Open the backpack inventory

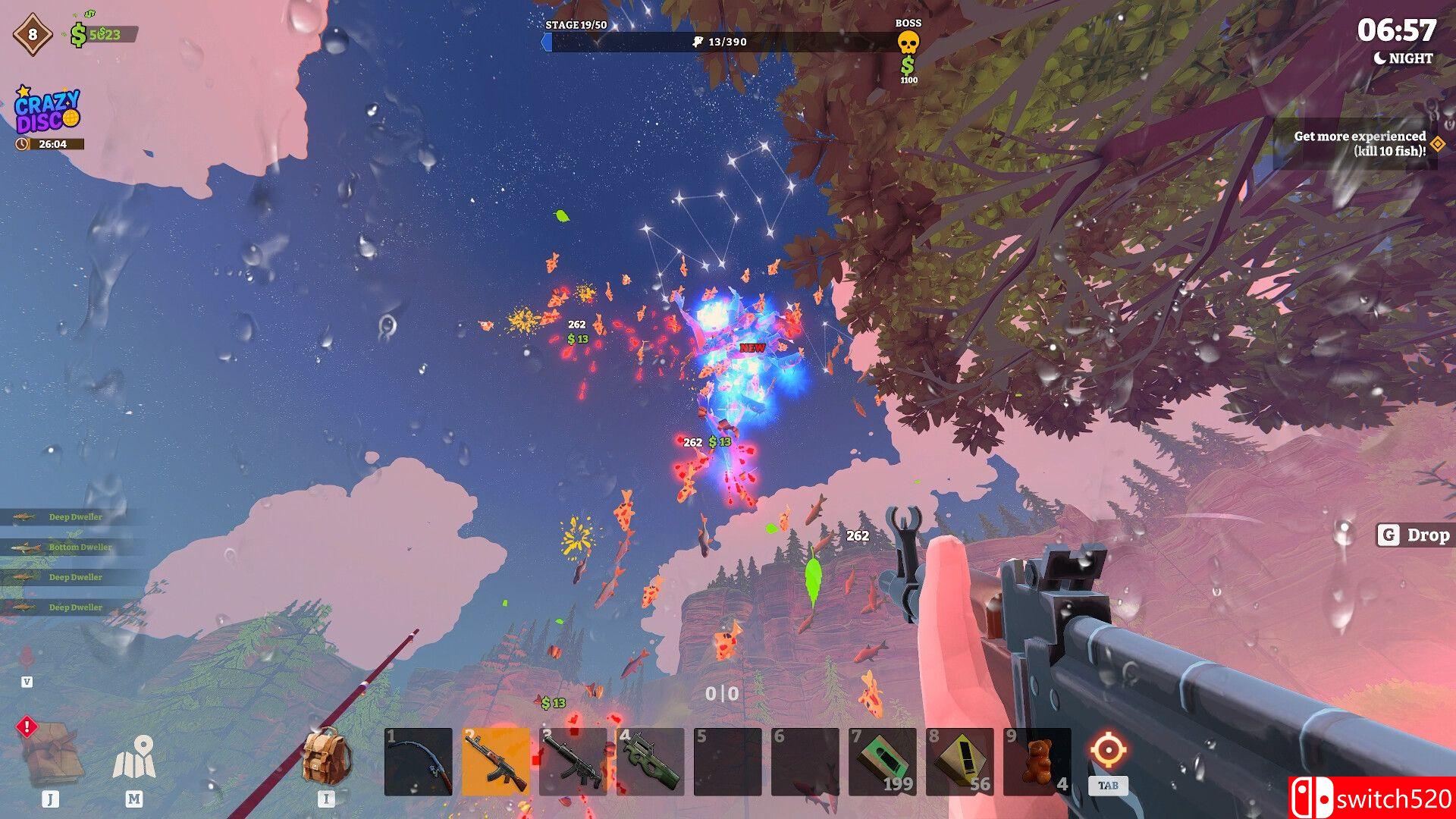pyautogui.click(x=326, y=756)
